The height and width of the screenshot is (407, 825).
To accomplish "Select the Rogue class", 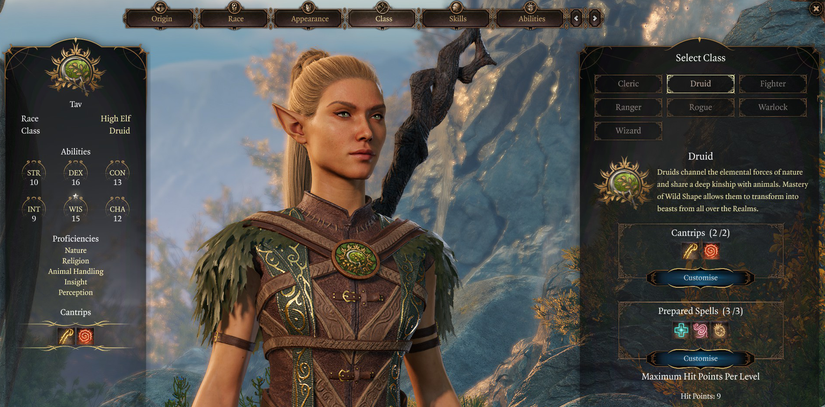I will coord(700,107).
